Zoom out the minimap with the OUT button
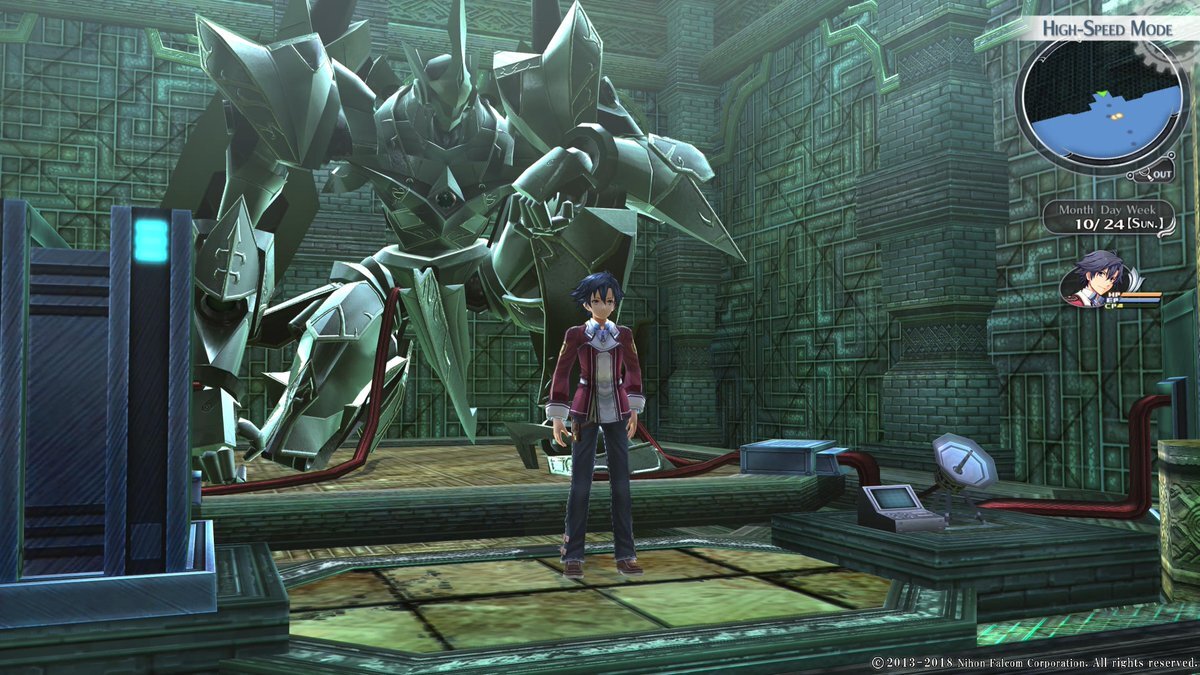Screen dimensions: 1200x675 click(1161, 174)
